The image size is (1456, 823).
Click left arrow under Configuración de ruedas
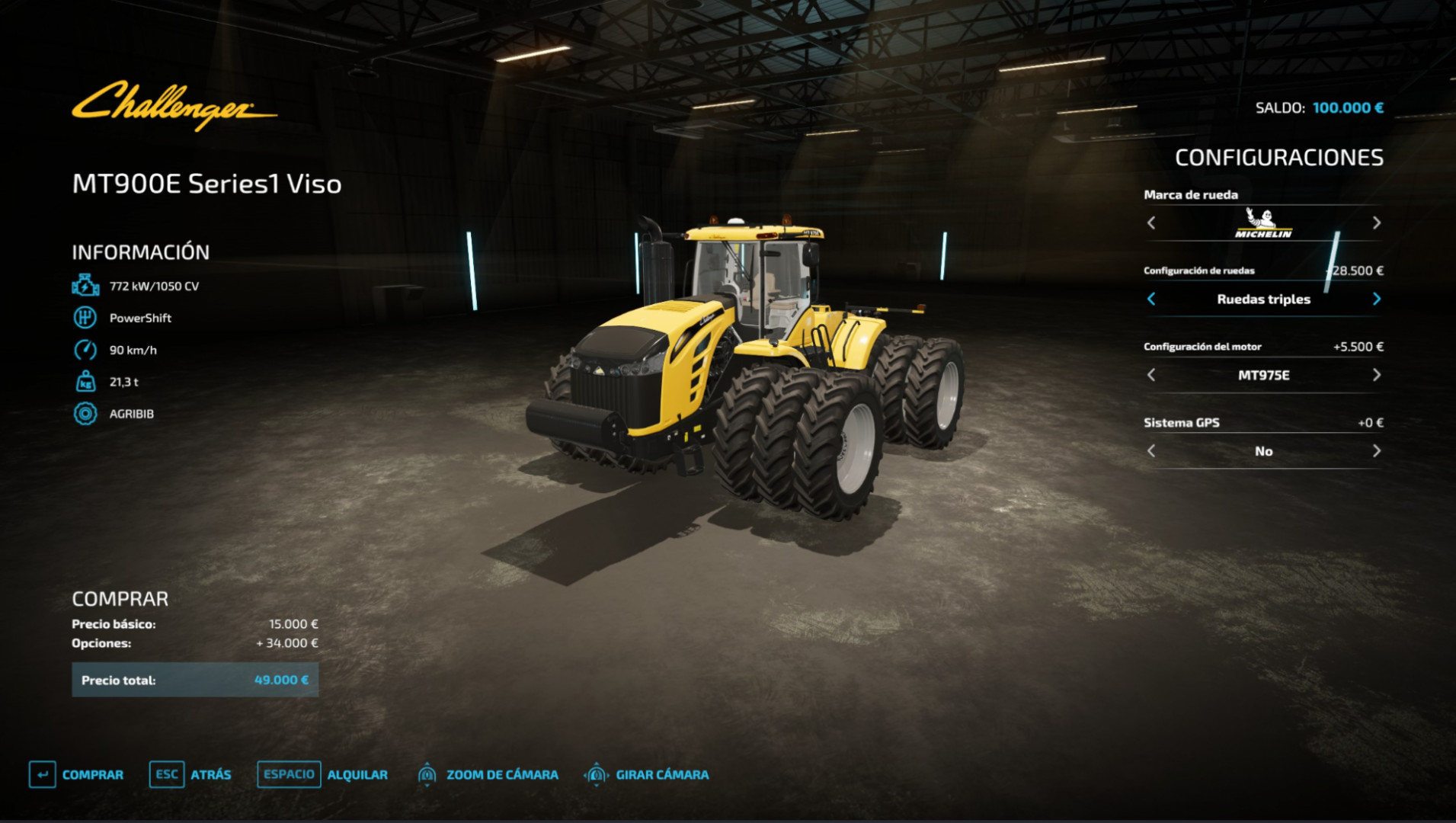coord(1151,299)
